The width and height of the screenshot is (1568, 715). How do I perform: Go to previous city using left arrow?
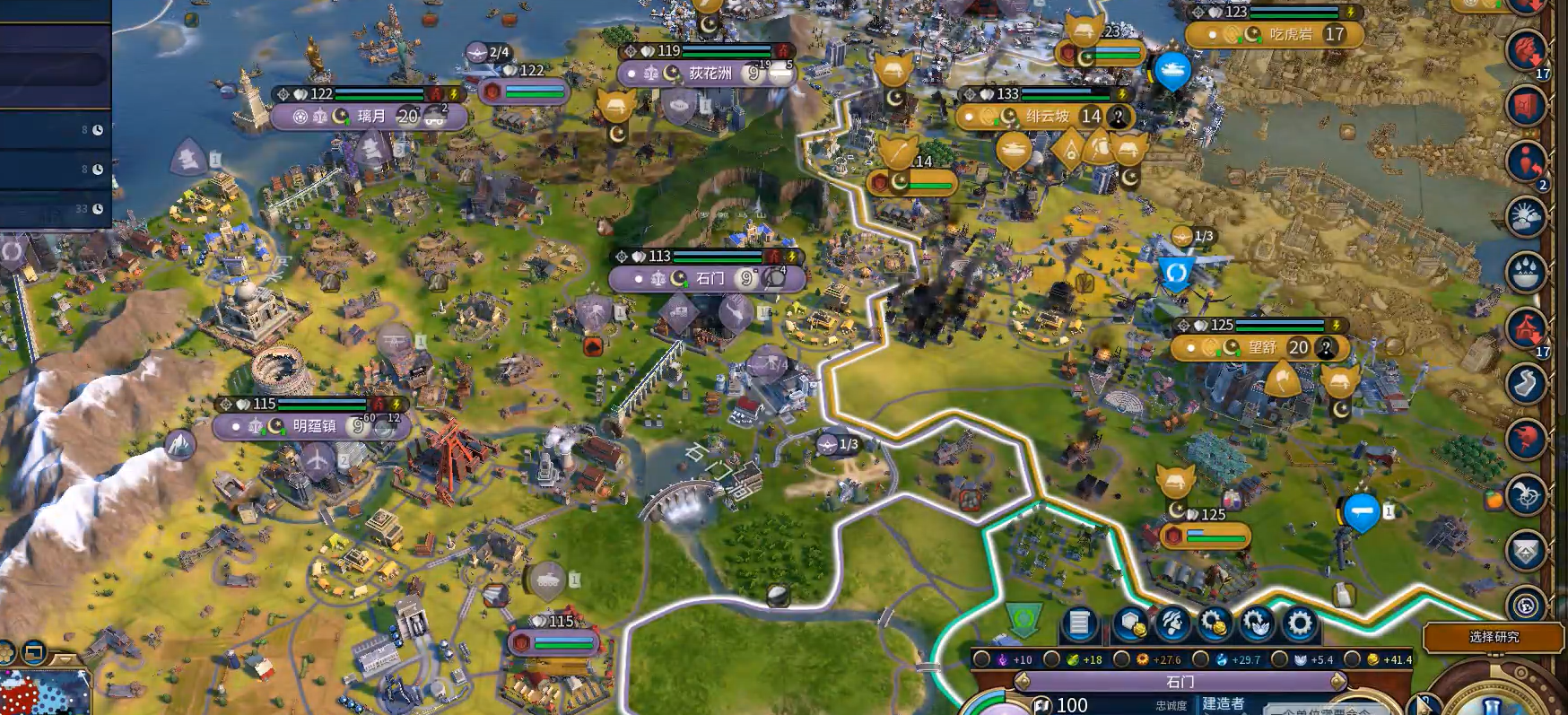pyautogui.click(x=1021, y=682)
